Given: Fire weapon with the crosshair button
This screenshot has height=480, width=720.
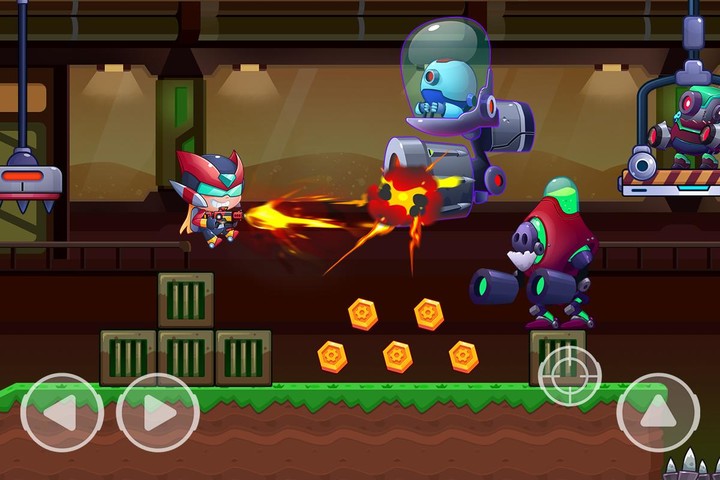Looking at the screenshot, I should point(570,376).
